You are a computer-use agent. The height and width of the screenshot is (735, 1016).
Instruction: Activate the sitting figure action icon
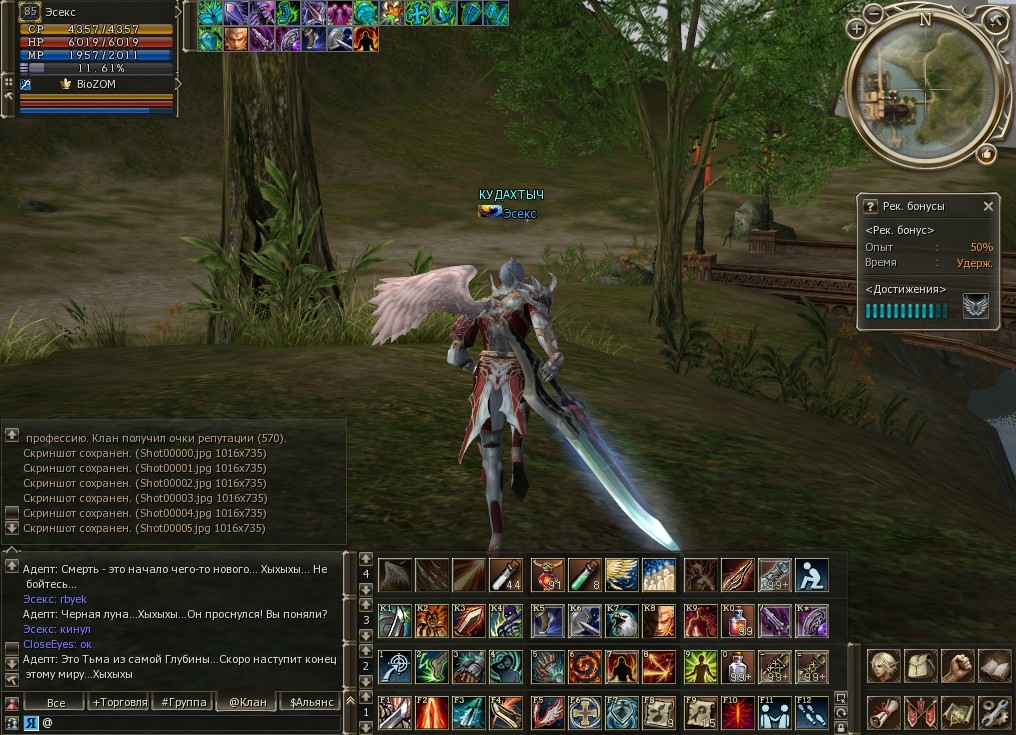pos(811,575)
